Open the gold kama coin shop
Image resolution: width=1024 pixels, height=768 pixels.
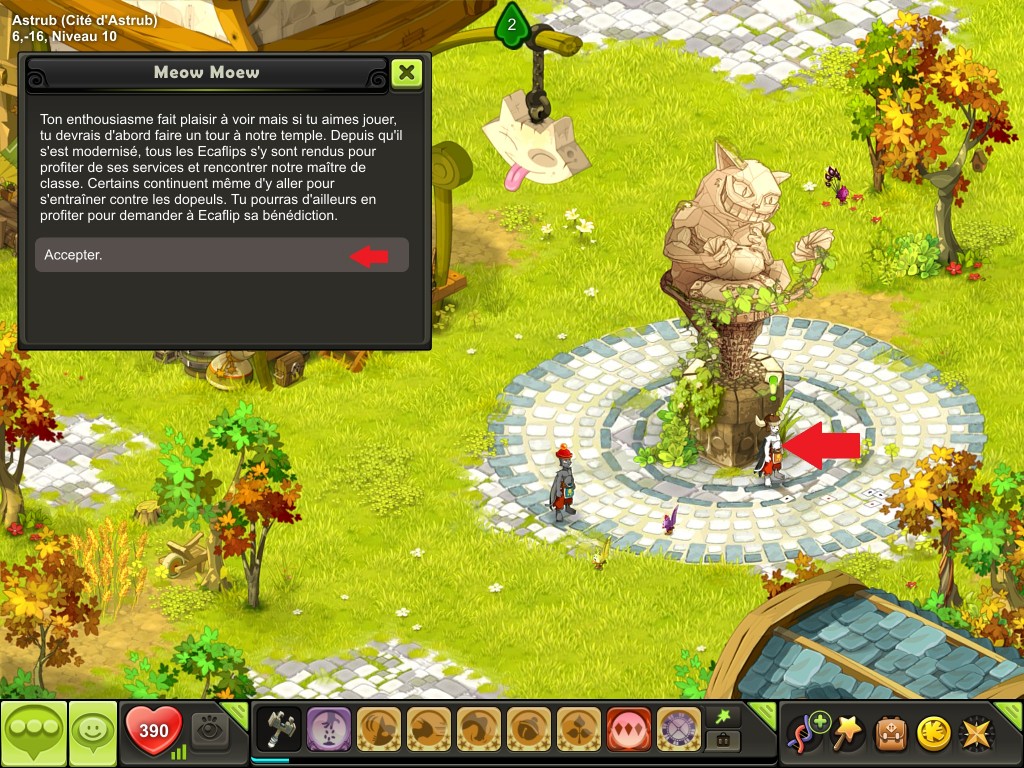point(933,733)
